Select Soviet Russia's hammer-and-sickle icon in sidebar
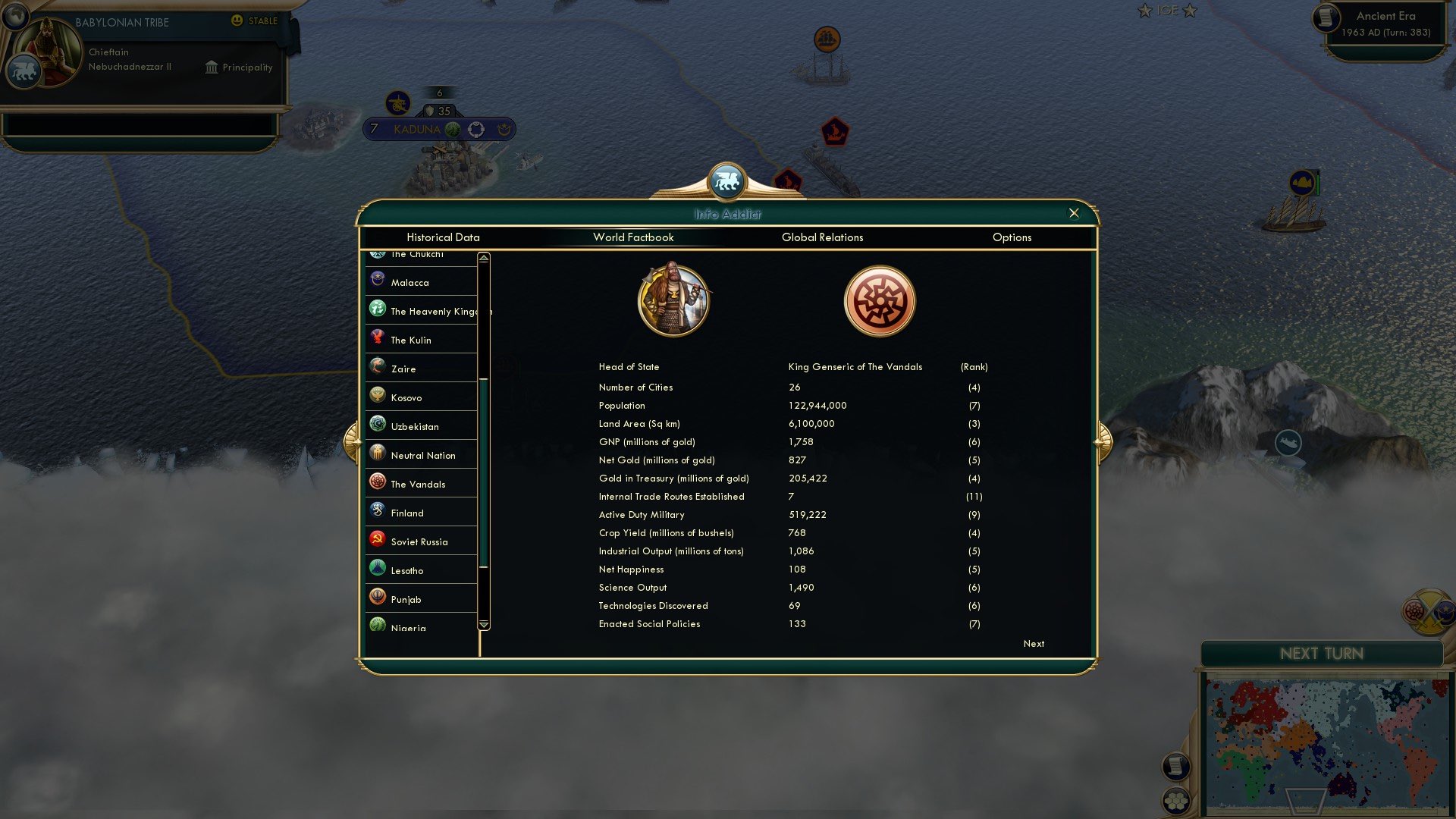1456x819 pixels. coord(377,539)
